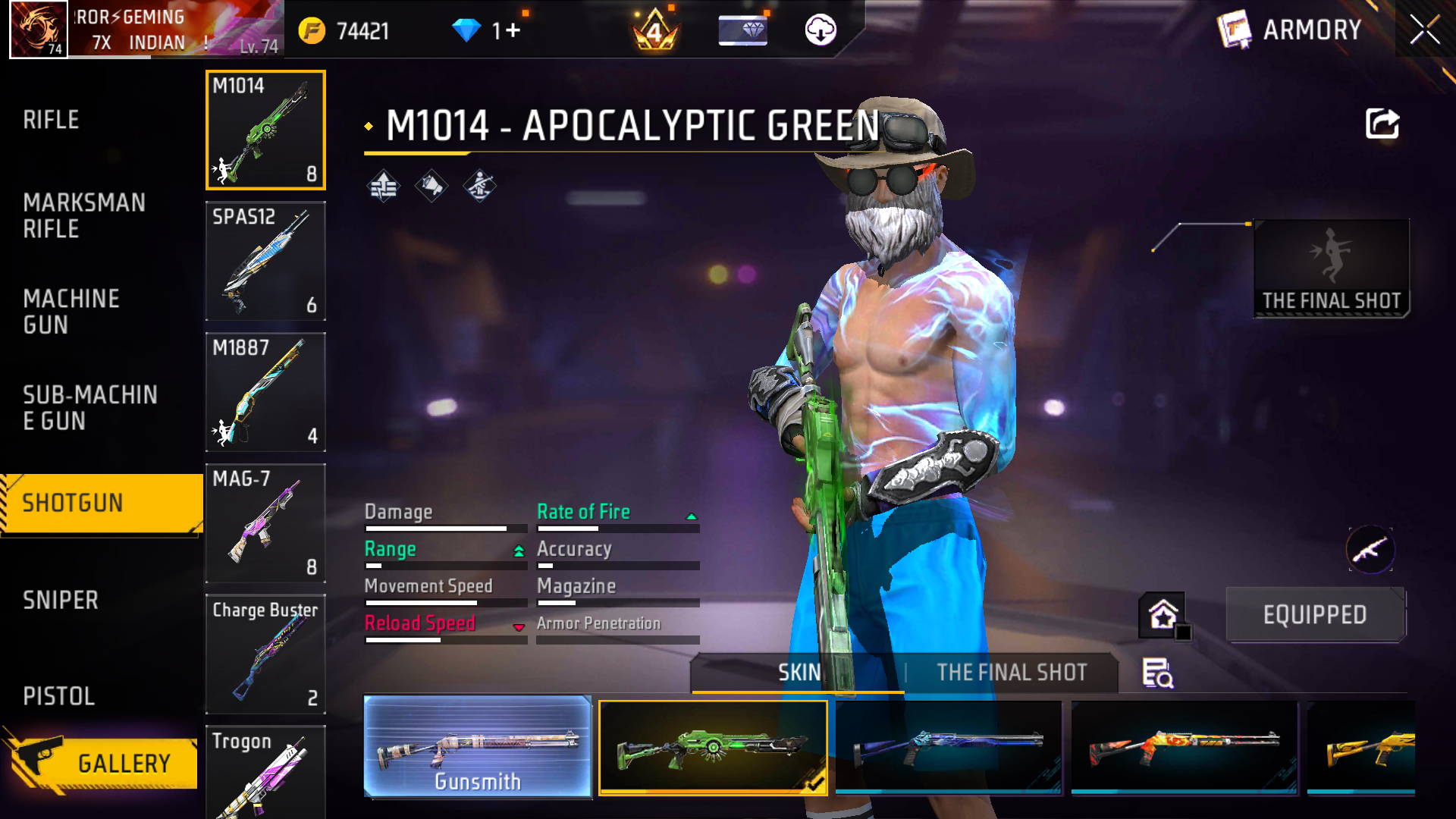
Task: Open the share icon at top right
Action: tap(1382, 124)
